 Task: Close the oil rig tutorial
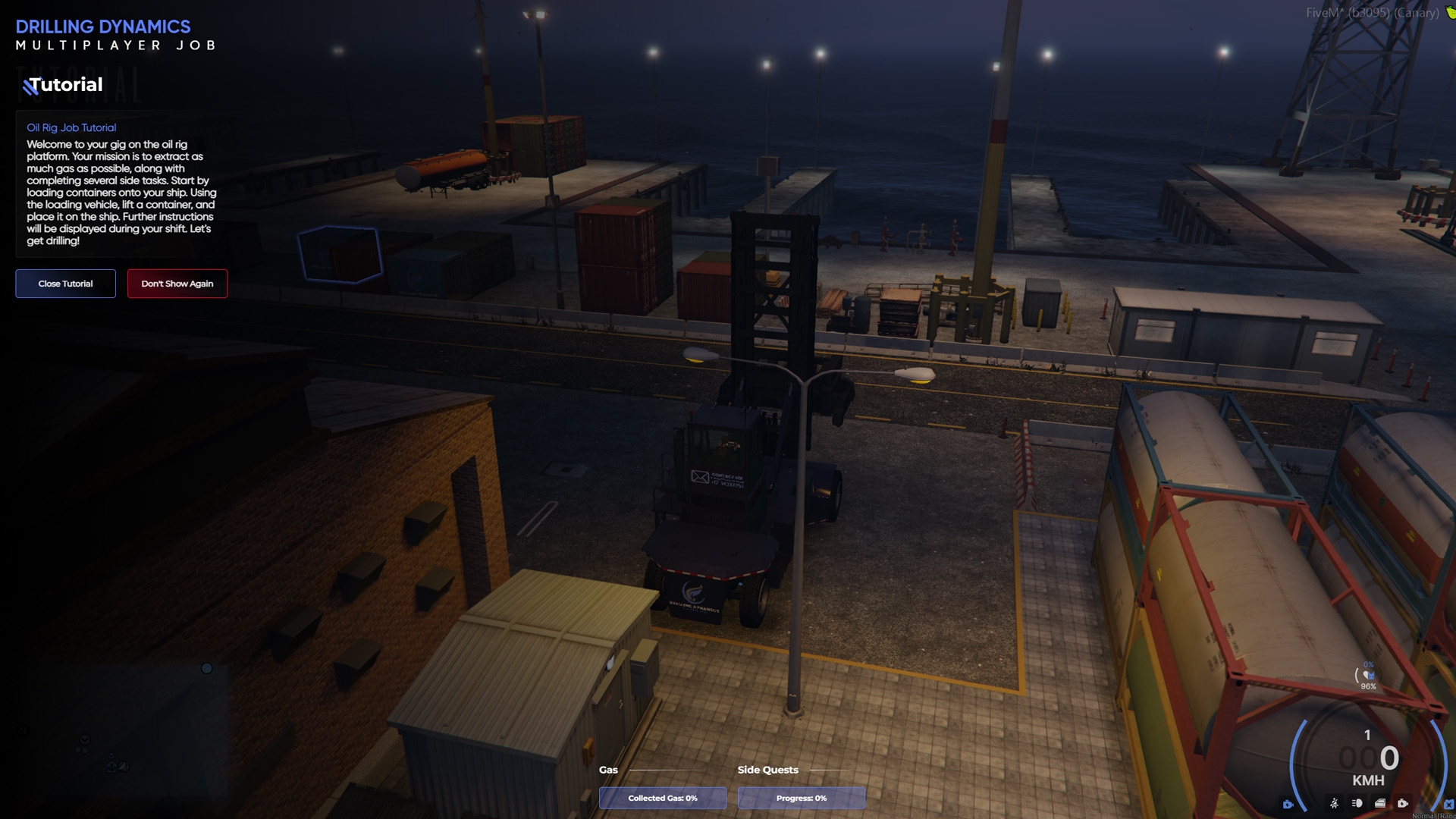point(65,284)
